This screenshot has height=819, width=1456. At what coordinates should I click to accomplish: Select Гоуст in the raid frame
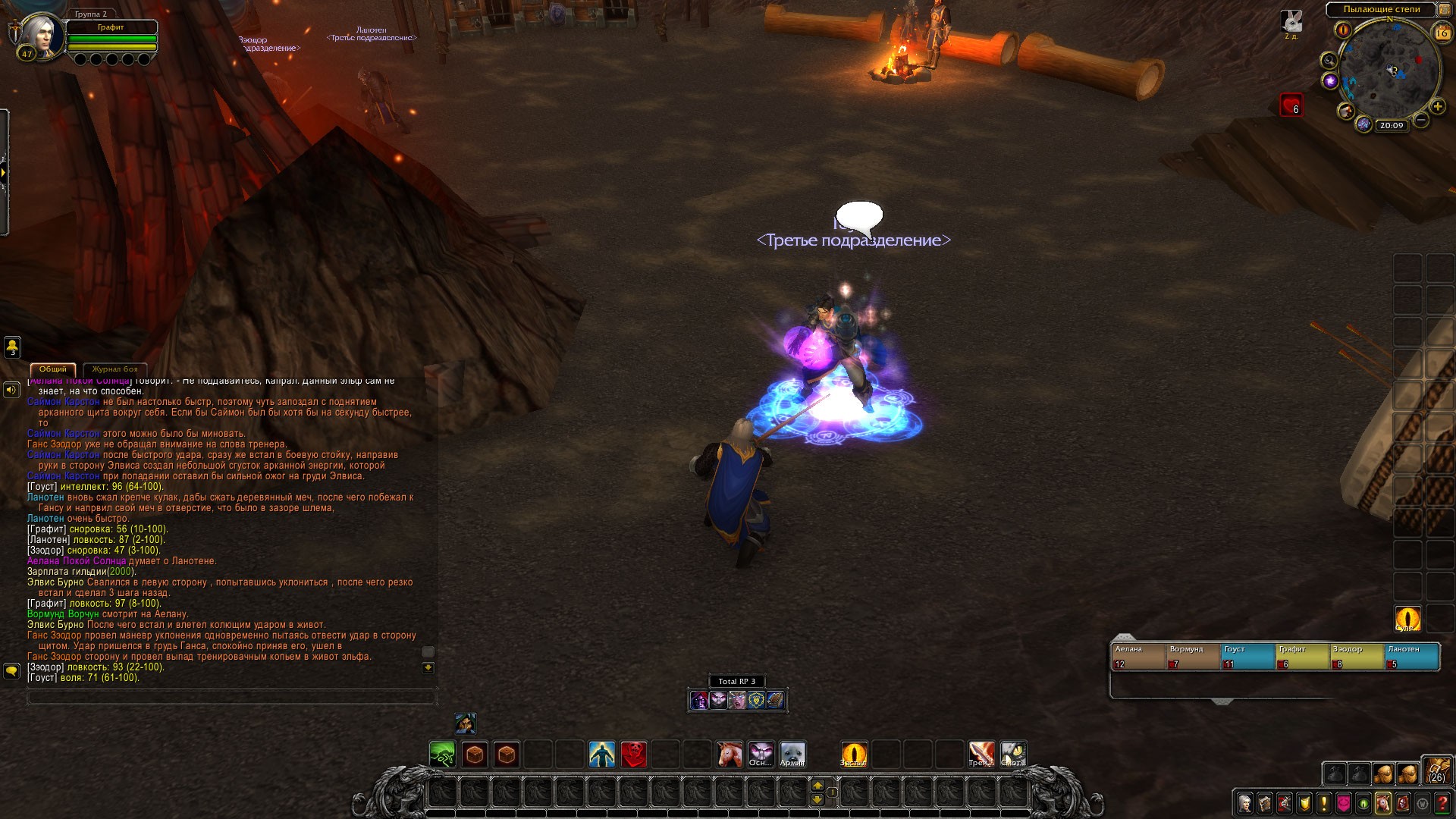click(1247, 656)
